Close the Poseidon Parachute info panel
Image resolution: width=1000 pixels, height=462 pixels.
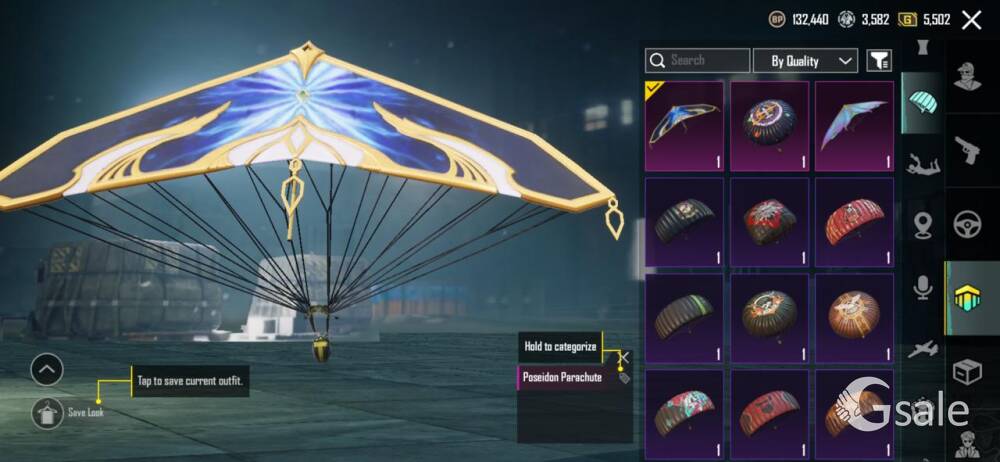pos(624,356)
